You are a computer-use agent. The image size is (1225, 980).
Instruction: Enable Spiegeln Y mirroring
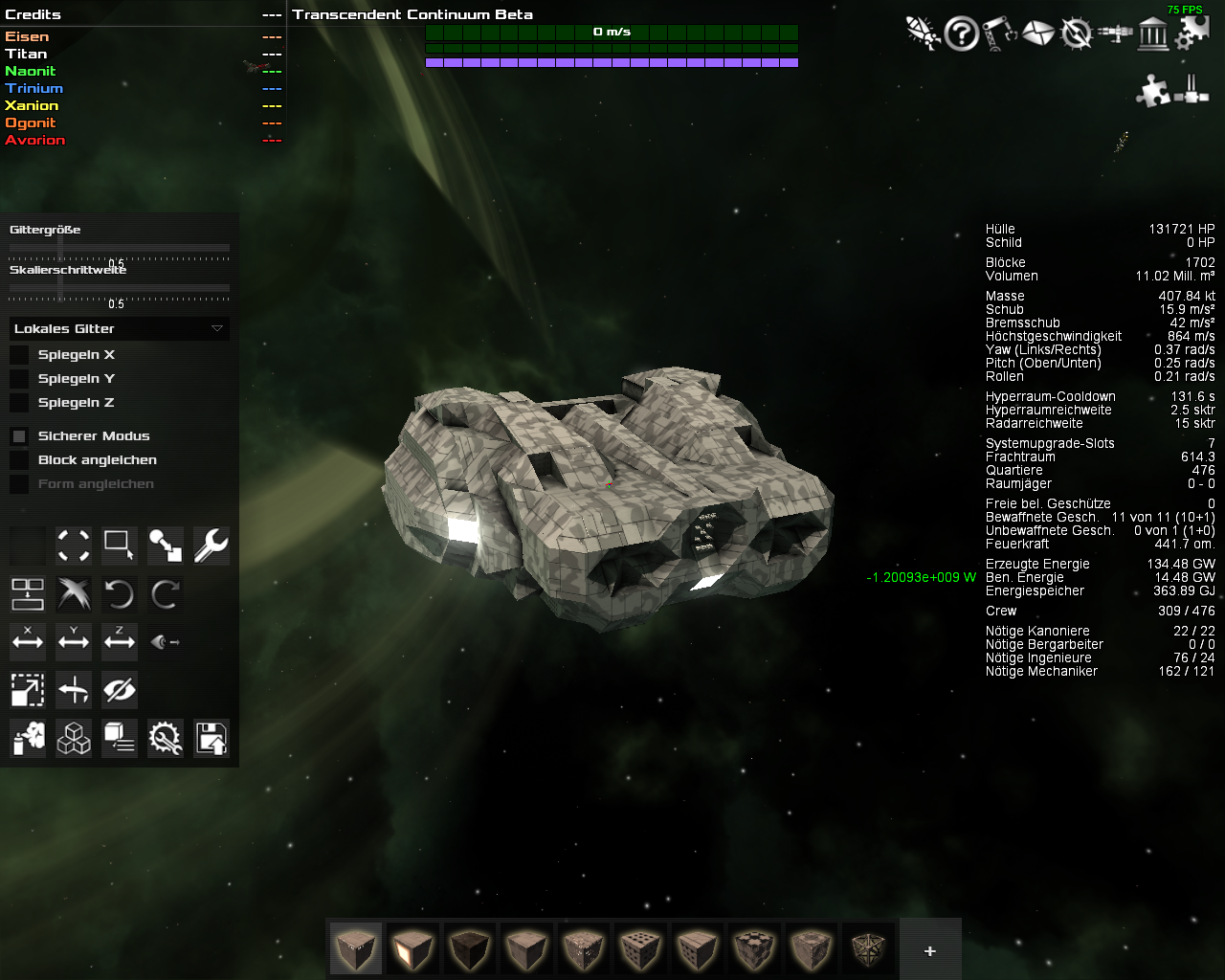coord(19,379)
